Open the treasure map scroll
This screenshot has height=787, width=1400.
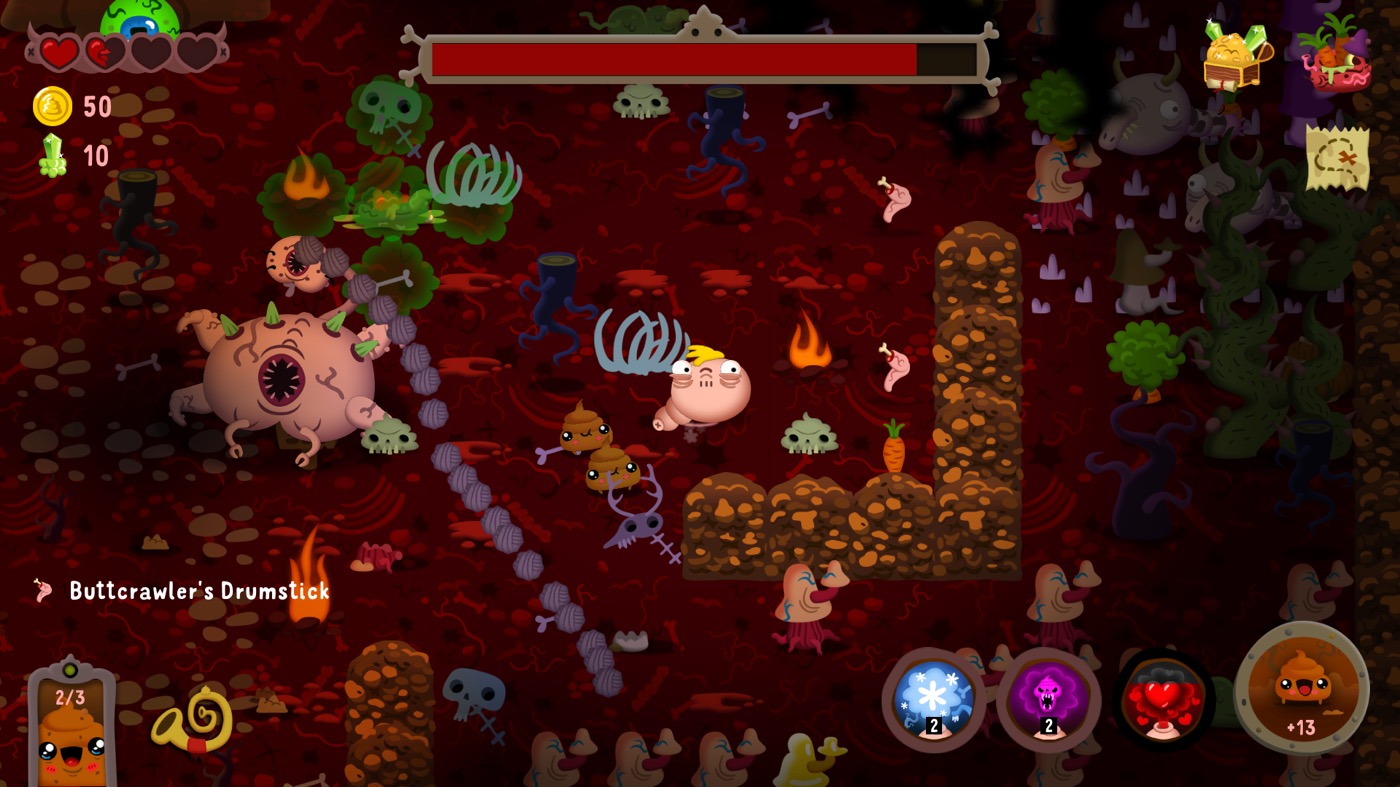click(x=1336, y=158)
